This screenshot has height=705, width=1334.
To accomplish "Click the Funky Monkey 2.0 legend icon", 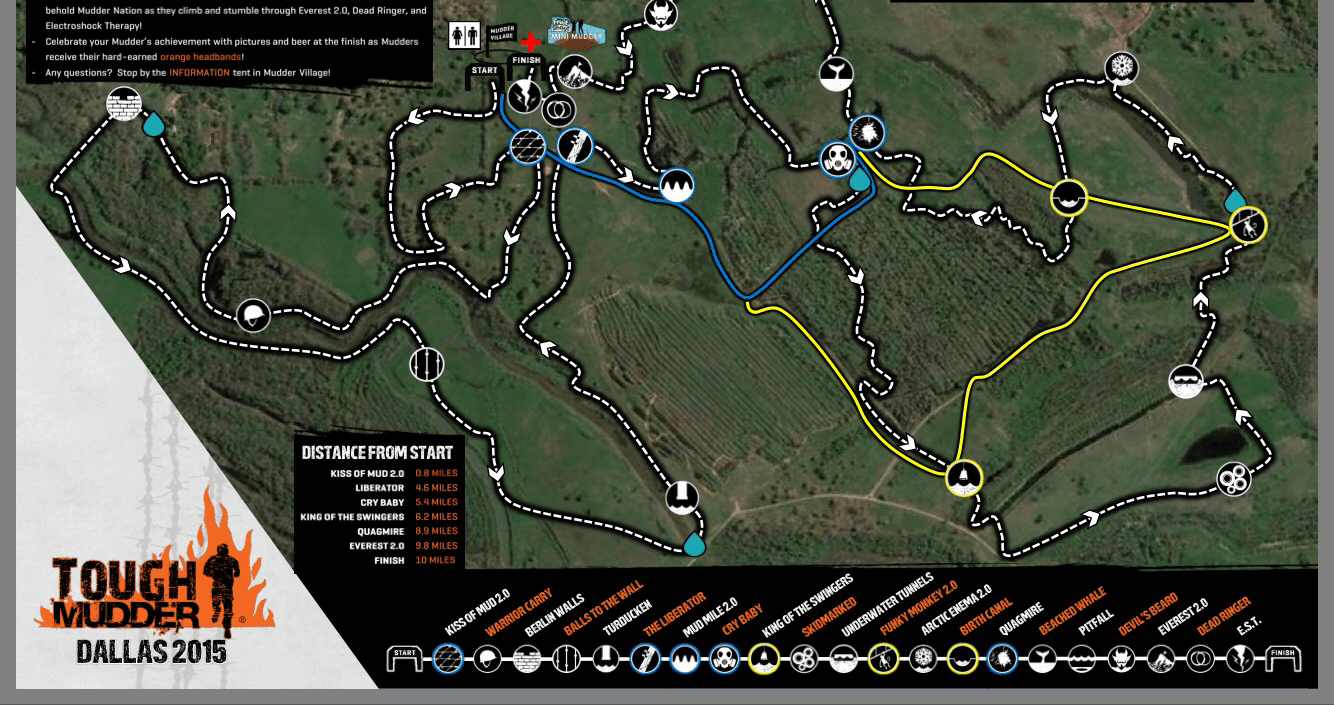I will [883, 659].
